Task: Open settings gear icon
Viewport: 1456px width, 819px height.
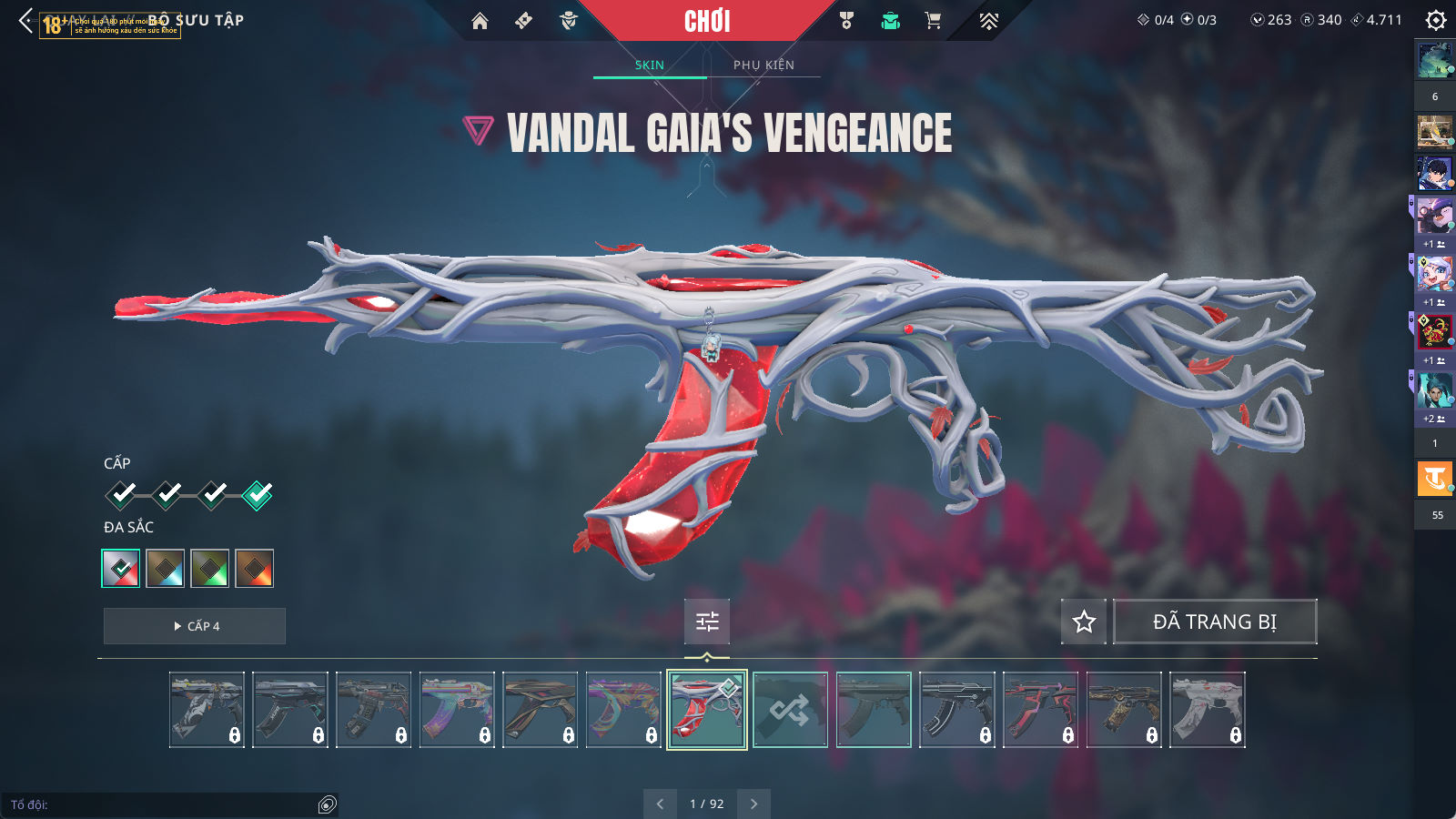Action: (1435, 20)
